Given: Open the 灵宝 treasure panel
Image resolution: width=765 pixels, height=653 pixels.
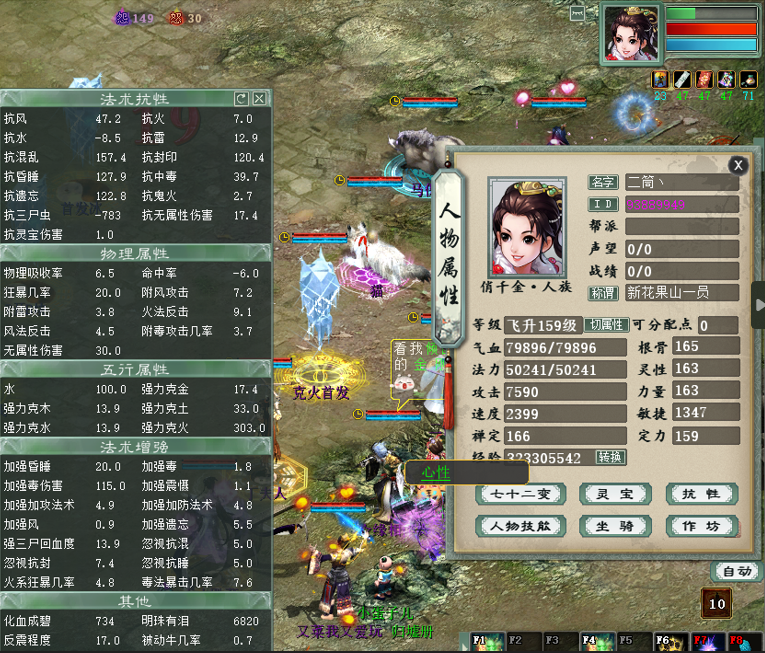Looking at the screenshot, I should pyautogui.click(x=614, y=493).
